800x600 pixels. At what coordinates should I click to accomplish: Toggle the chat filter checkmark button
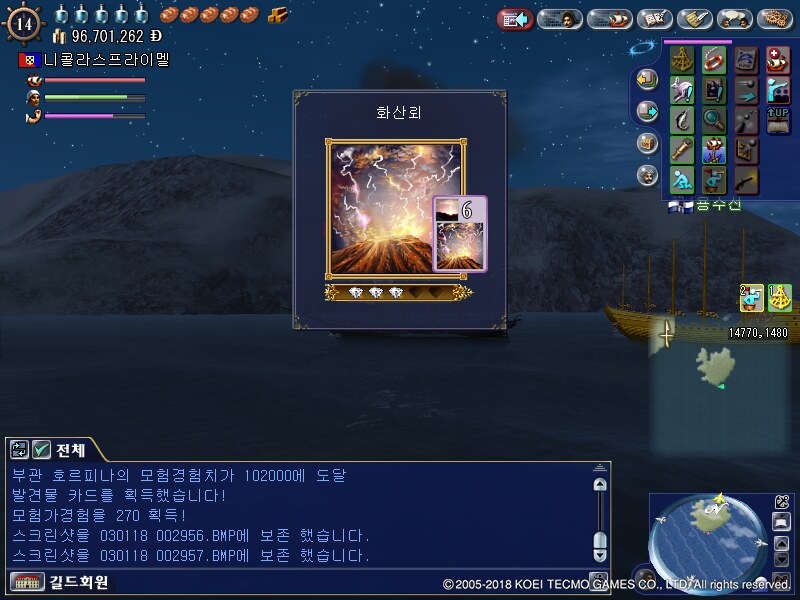(x=42, y=450)
